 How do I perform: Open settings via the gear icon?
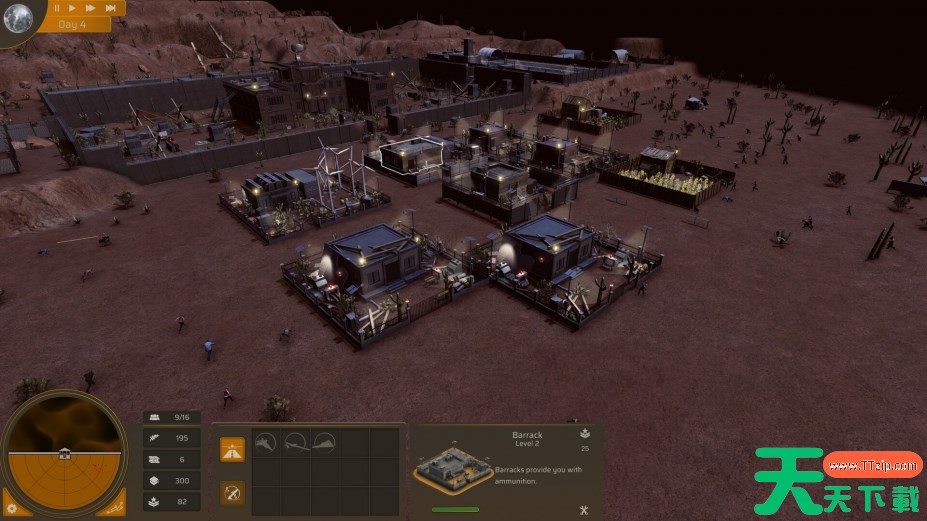[12, 509]
